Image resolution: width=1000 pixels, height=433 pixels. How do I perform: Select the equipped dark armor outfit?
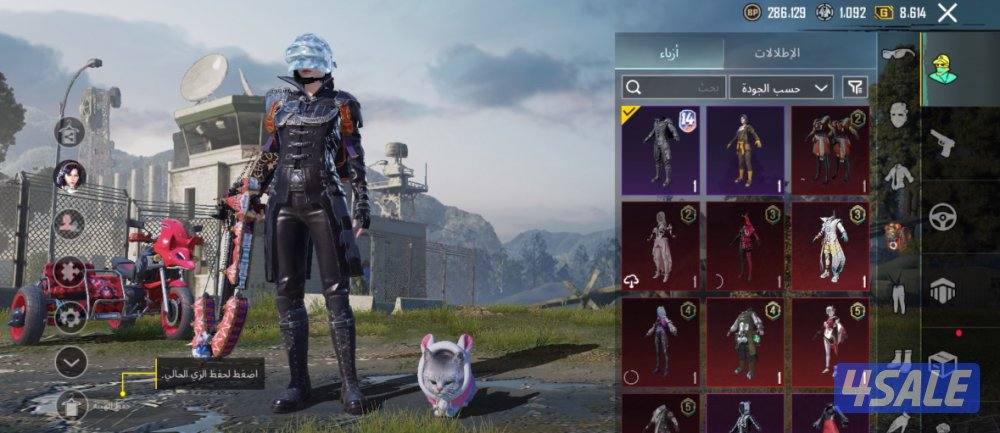click(660, 150)
